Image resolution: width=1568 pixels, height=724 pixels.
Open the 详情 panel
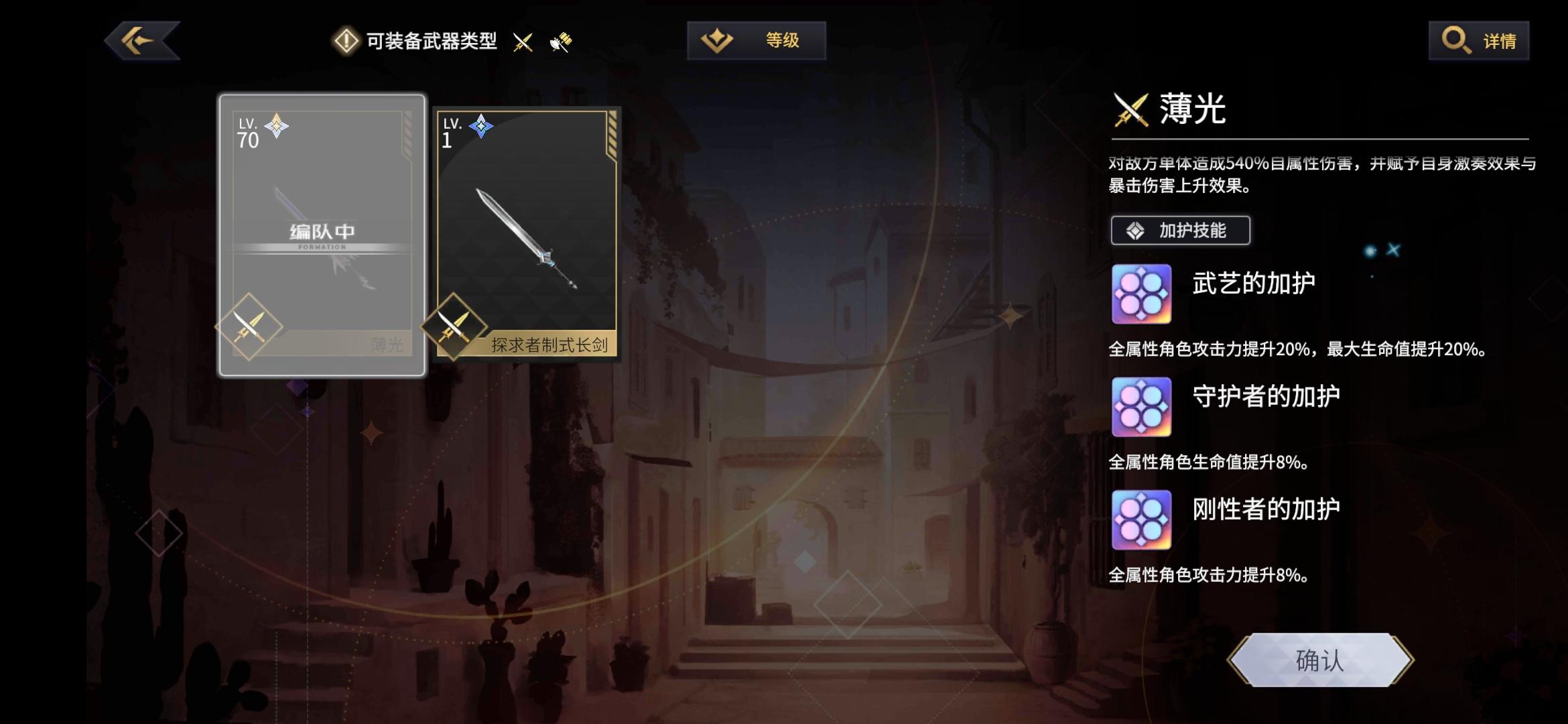coord(1478,41)
